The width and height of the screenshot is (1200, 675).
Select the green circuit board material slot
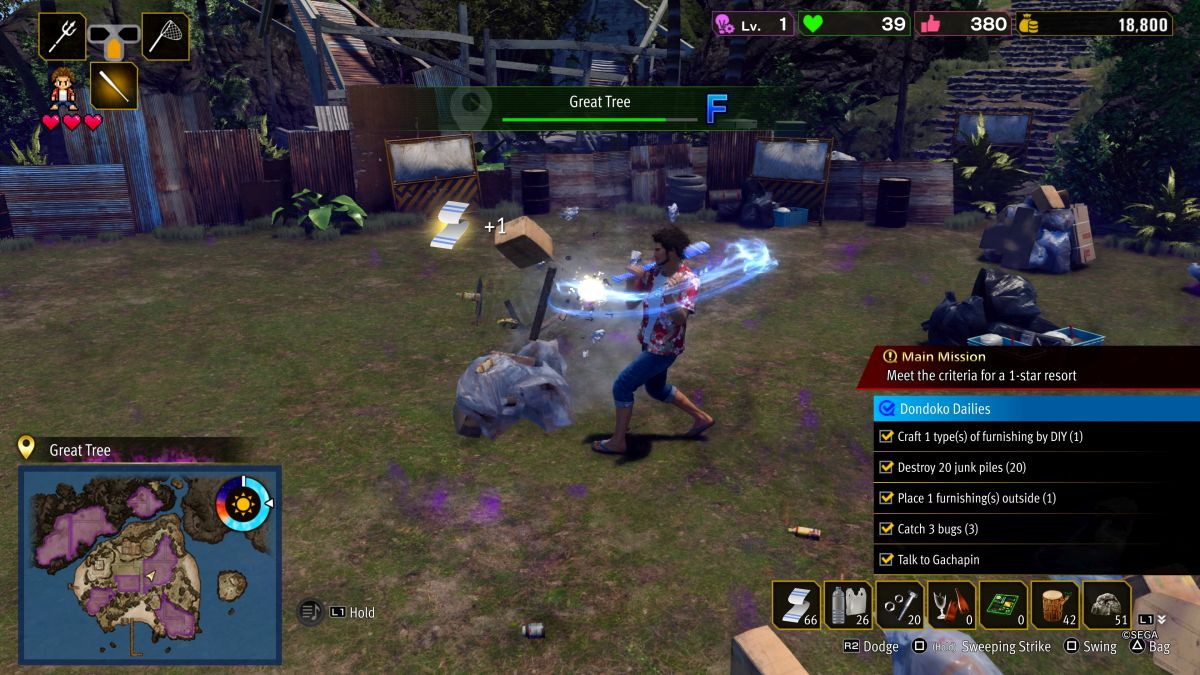[1003, 605]
